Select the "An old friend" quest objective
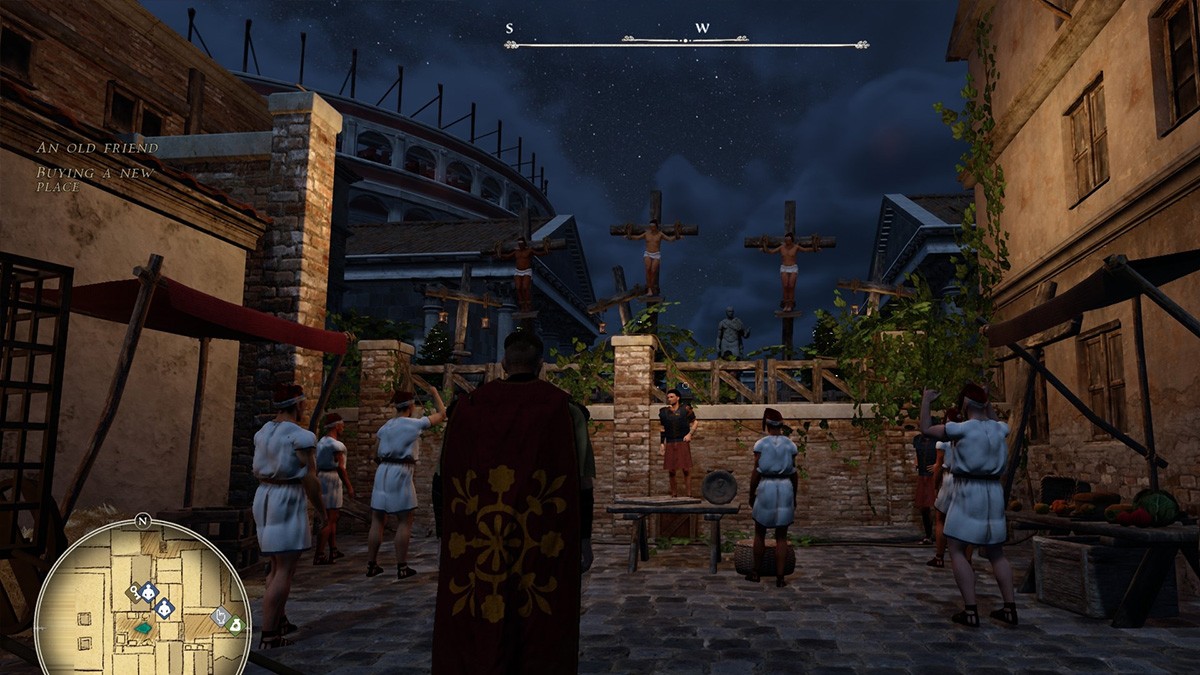The image size is (1200, 675). coord(97,148)
